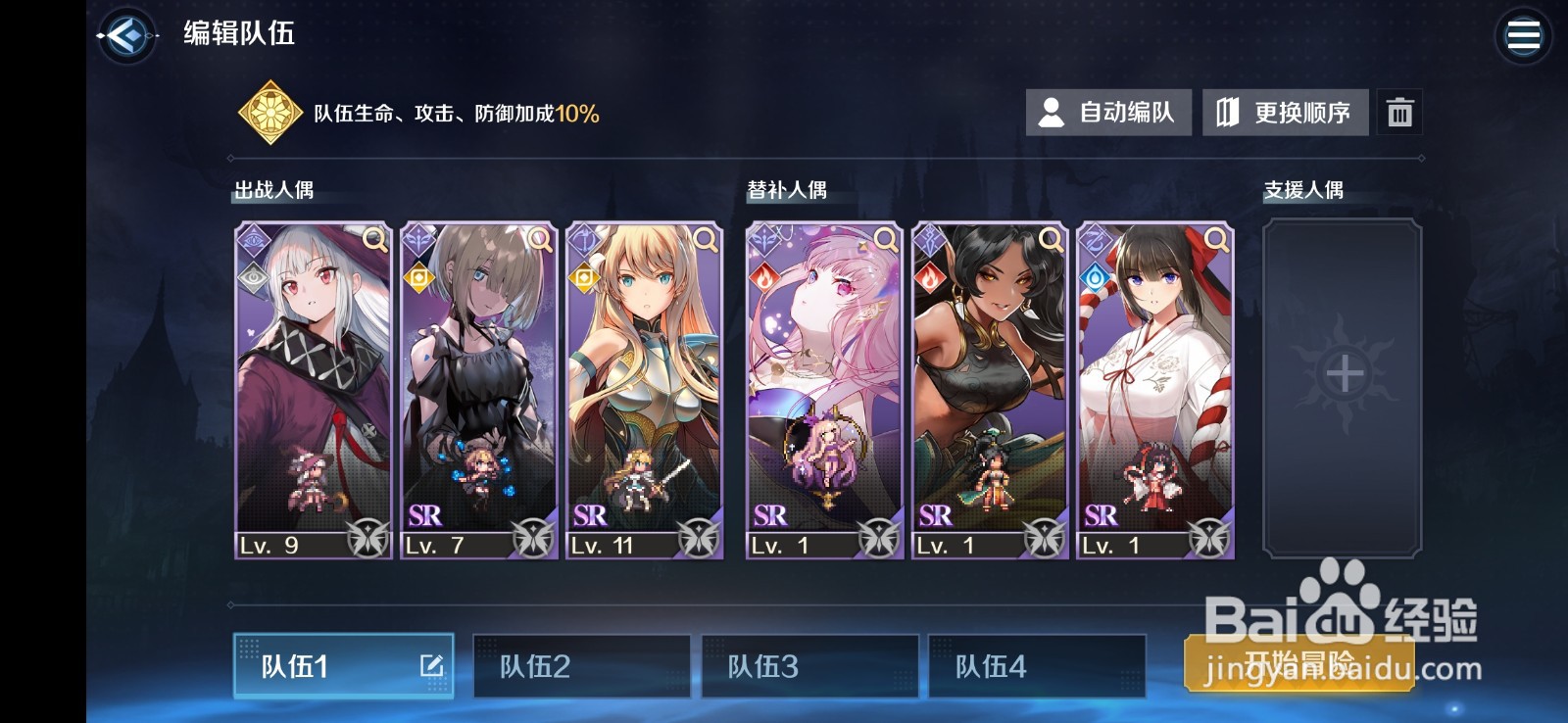Click the trash bin icon to clear the team
The height and width of the screenshot is (723, 1568).
tap(1399, 112)
